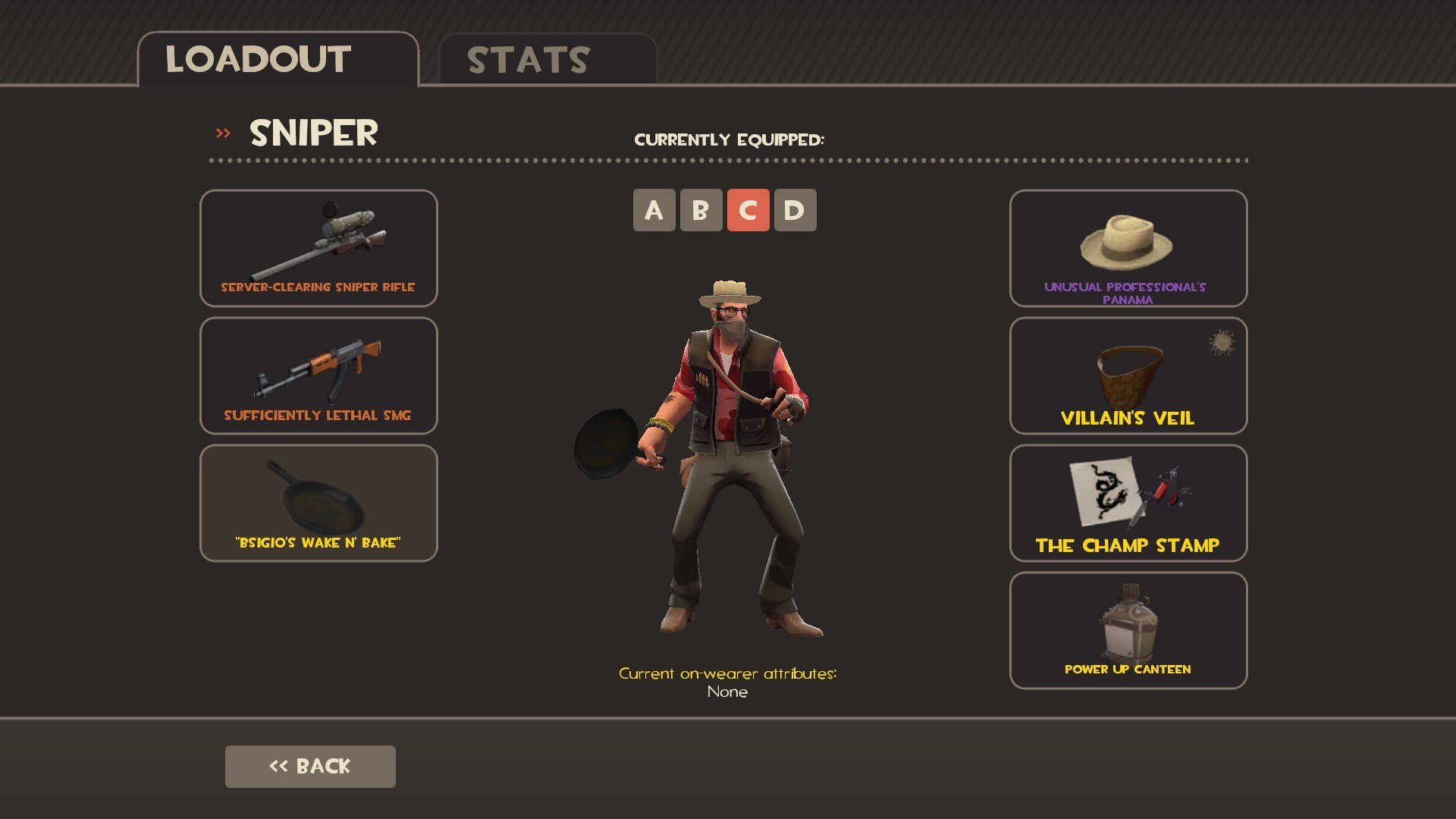Switch to loadout preset A
Viewport: 1456px width, 819px height.
click(654, 210)
